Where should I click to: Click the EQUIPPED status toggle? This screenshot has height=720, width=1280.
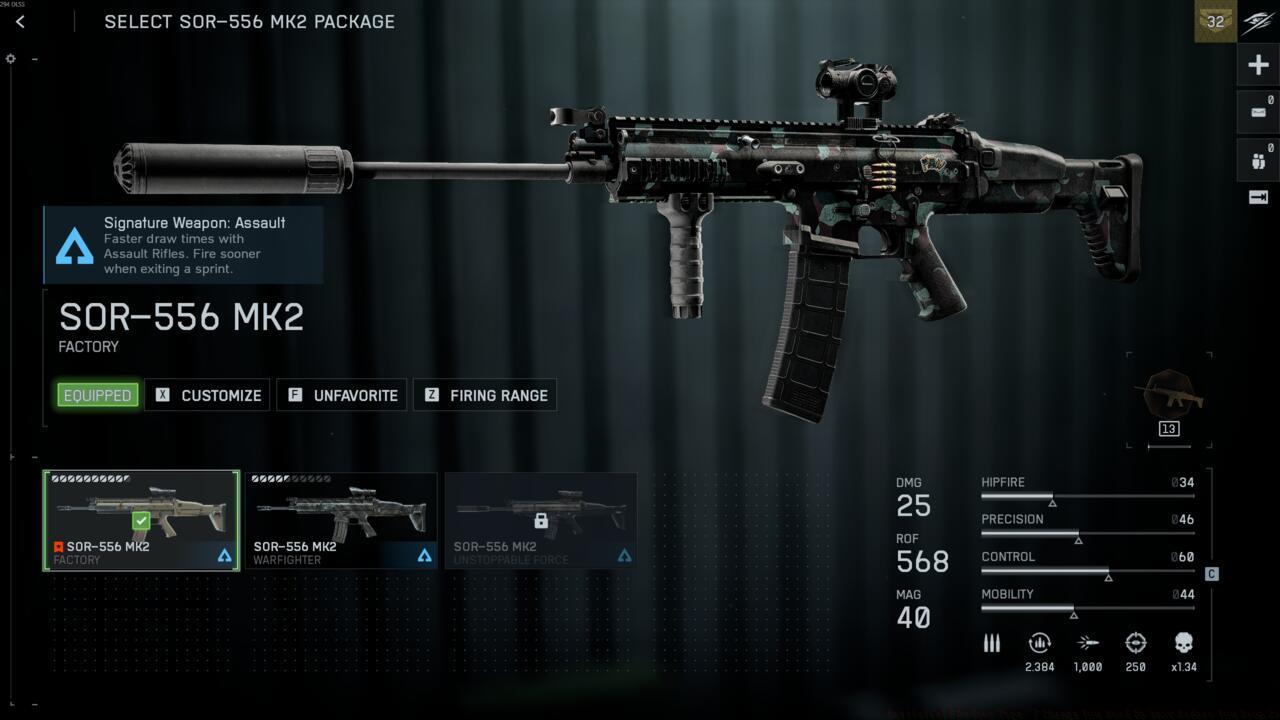coord(96,395)
